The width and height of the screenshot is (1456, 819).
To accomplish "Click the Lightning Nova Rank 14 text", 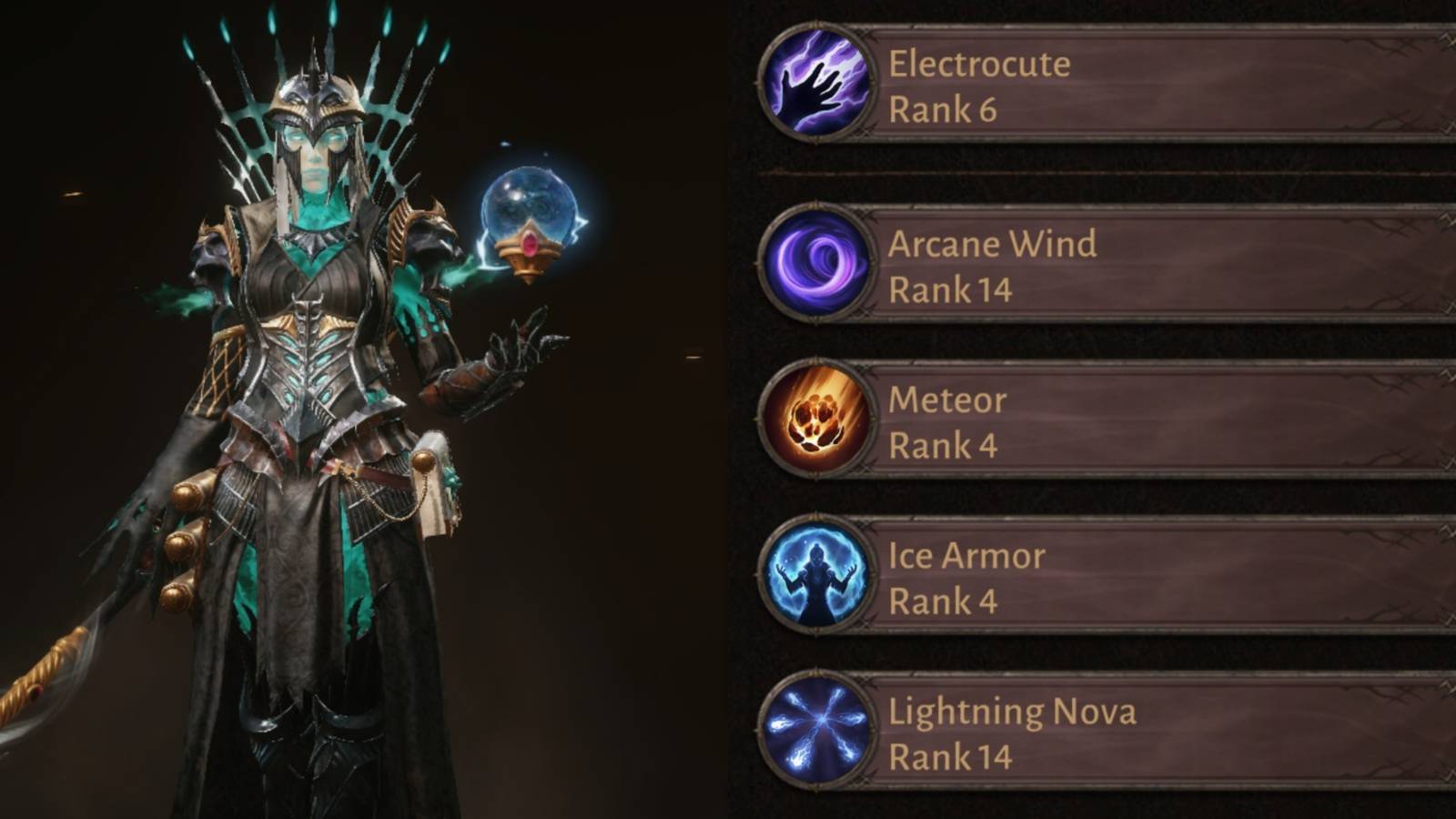I will pos(951,756).
